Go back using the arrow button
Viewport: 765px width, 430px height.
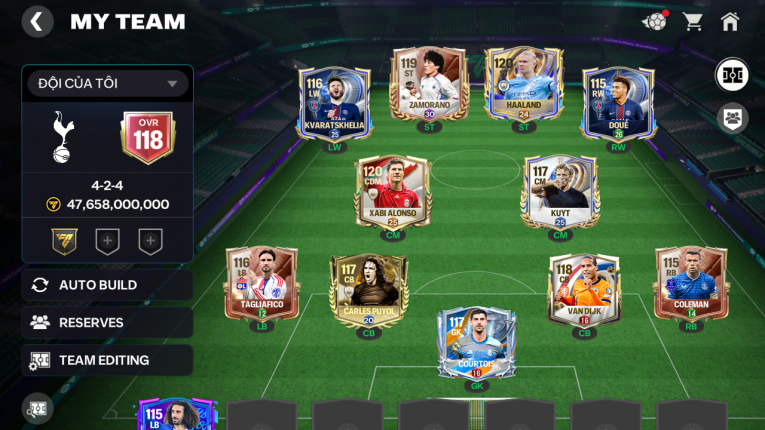pyautogui.click(x=37, y=22)
